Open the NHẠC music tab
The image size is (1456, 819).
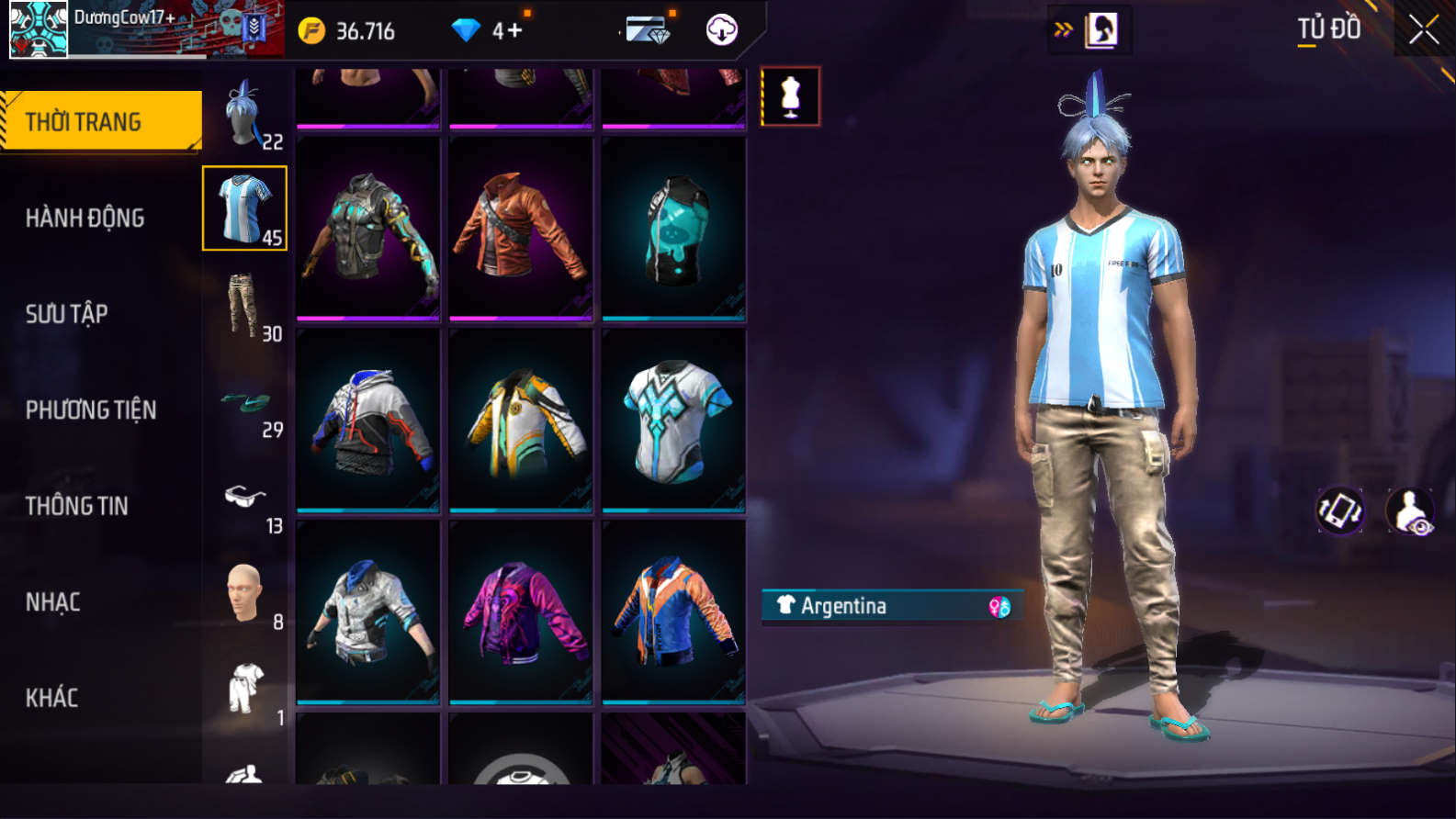[53, 602]
